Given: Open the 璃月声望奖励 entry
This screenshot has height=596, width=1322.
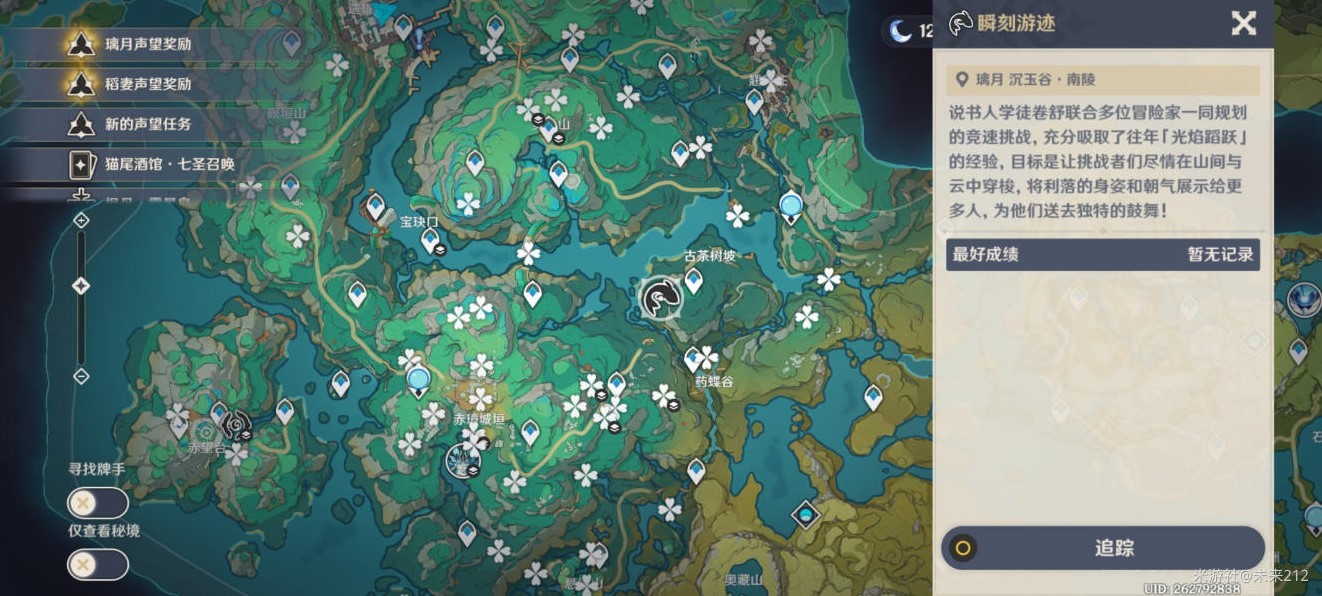Looking at the screenshot, I should click(x=148, y=44).
